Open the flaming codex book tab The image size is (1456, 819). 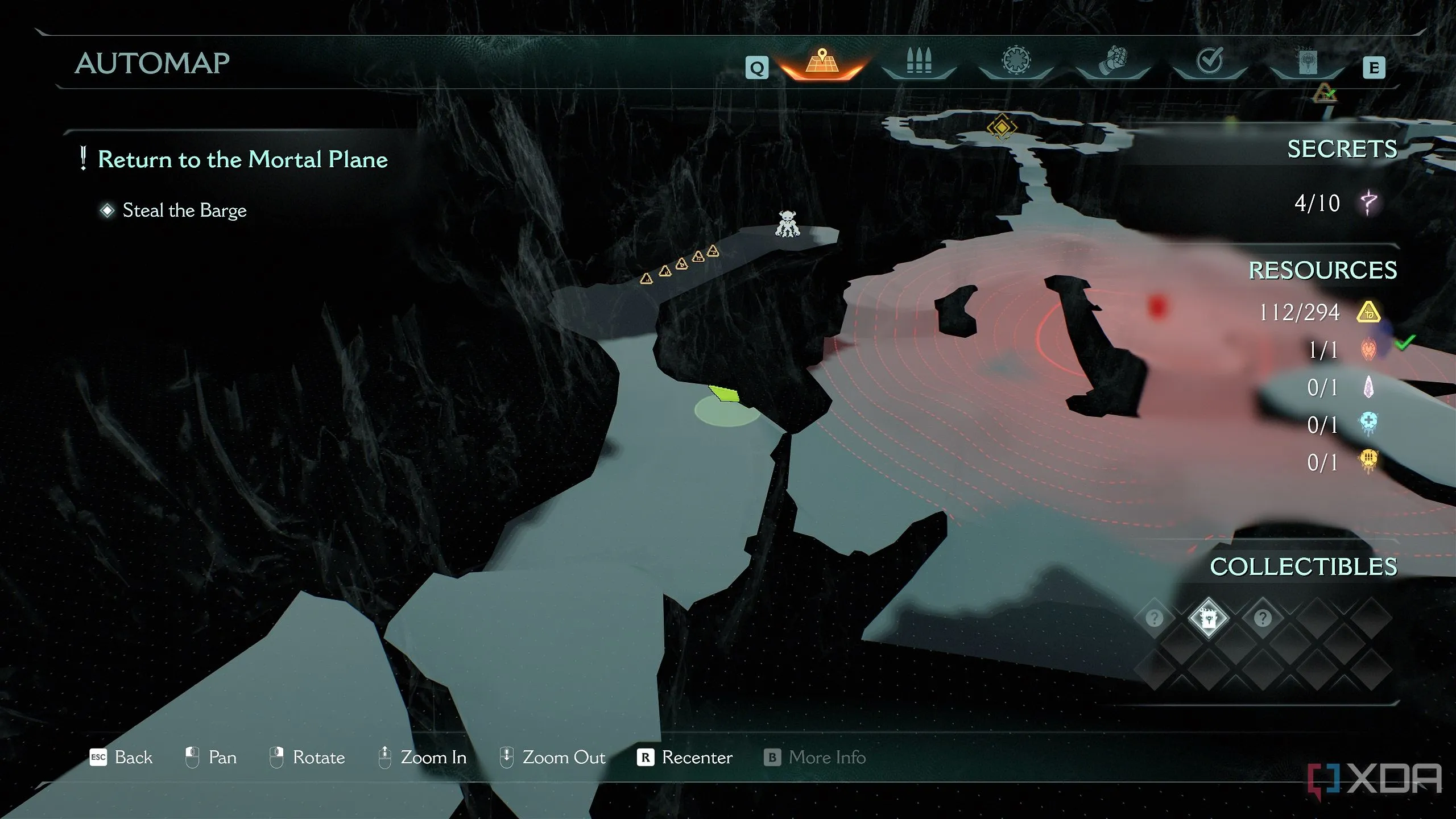1306,61
